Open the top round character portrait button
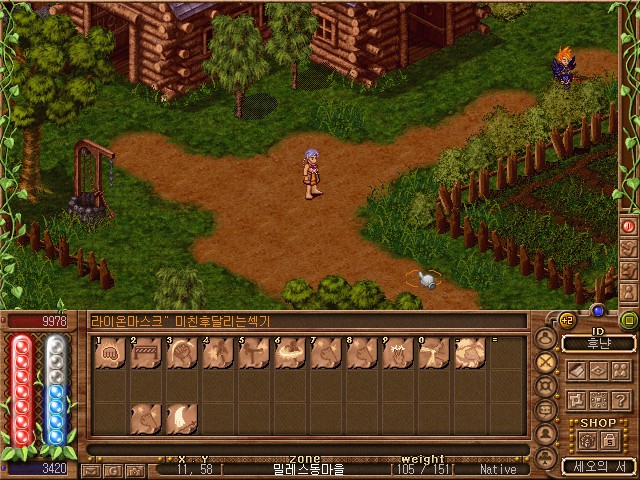 tap(546, 339)
